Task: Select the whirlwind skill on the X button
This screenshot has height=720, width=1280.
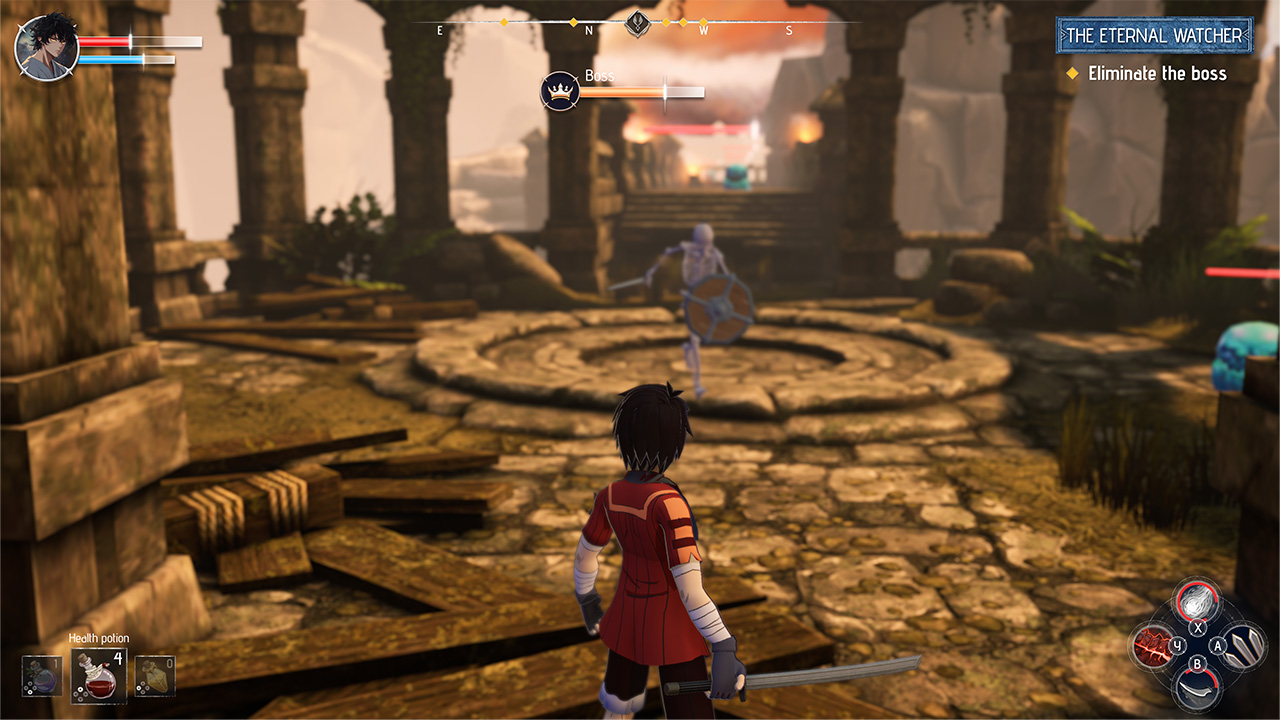Action: 1197,602
